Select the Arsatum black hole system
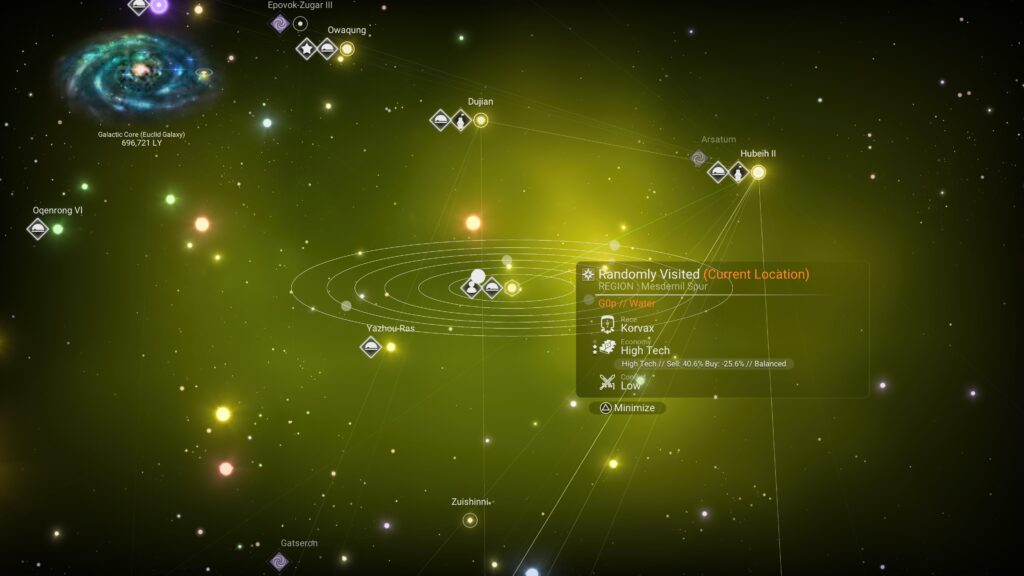This screenshot has height=576, width=1024. click(699, 157)
